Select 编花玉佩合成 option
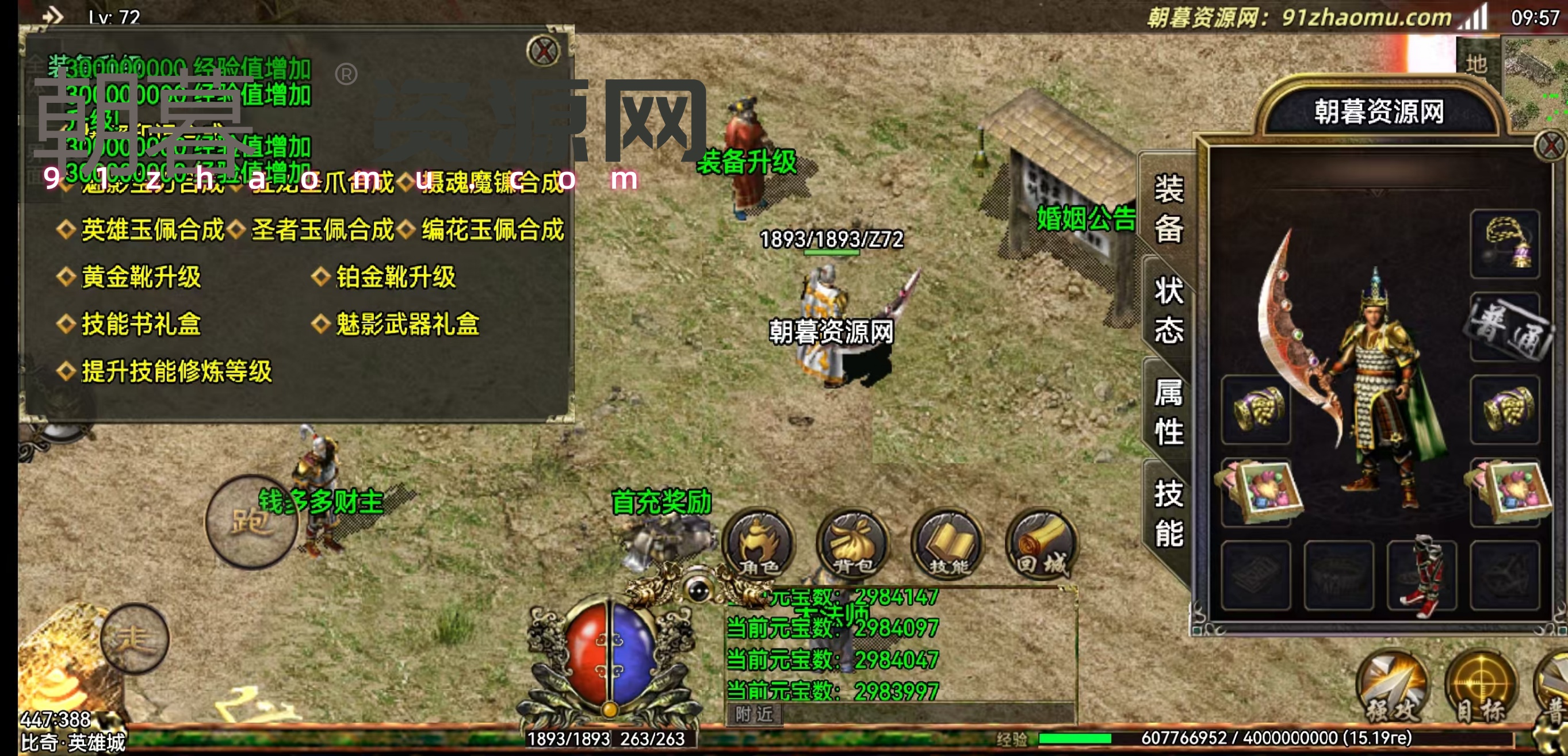Viewport: 1568px width, 756px height. tap(492, 230)
